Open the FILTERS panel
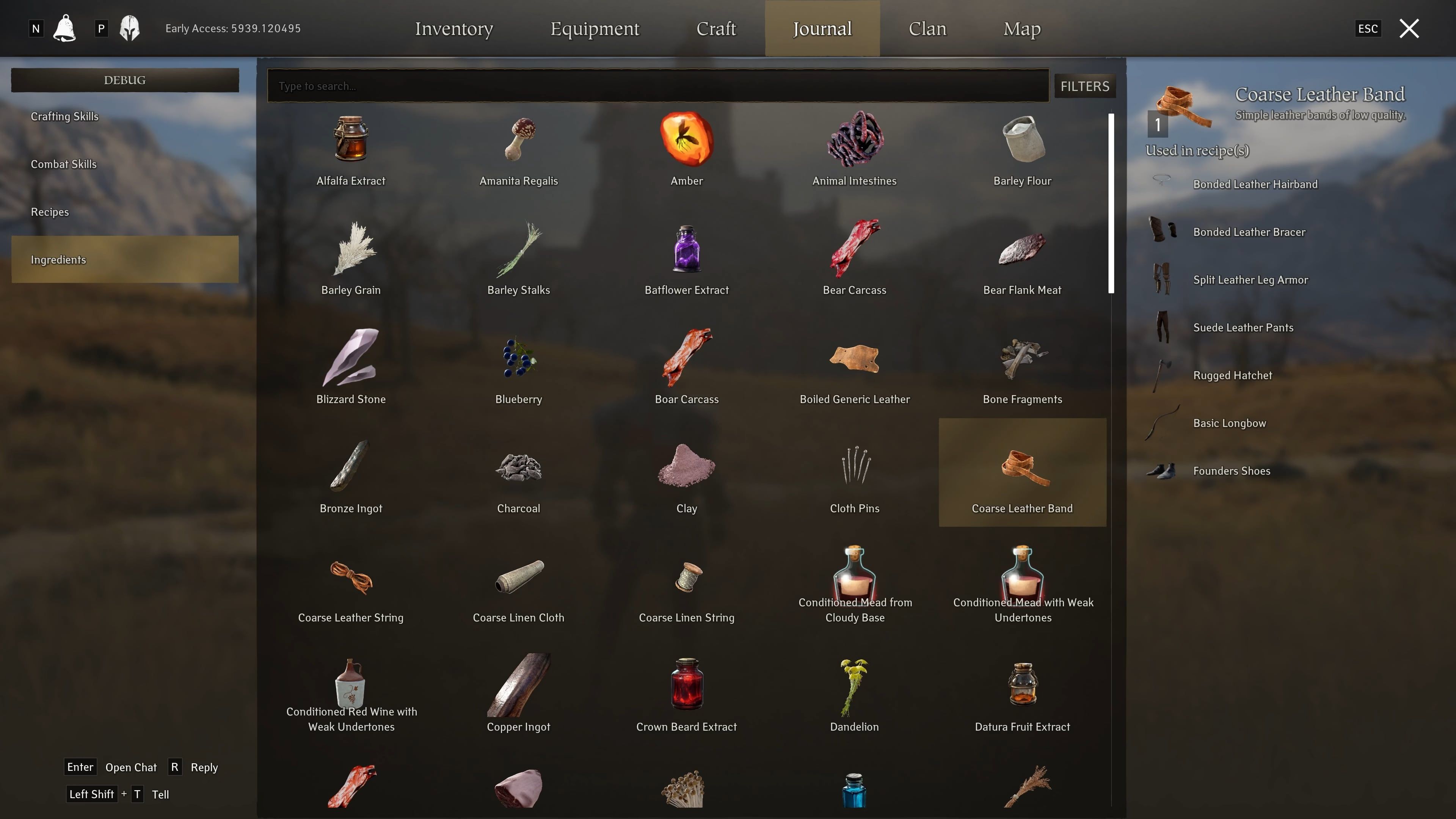Screen dimensions: 1456x819 tap(1084, 86)
